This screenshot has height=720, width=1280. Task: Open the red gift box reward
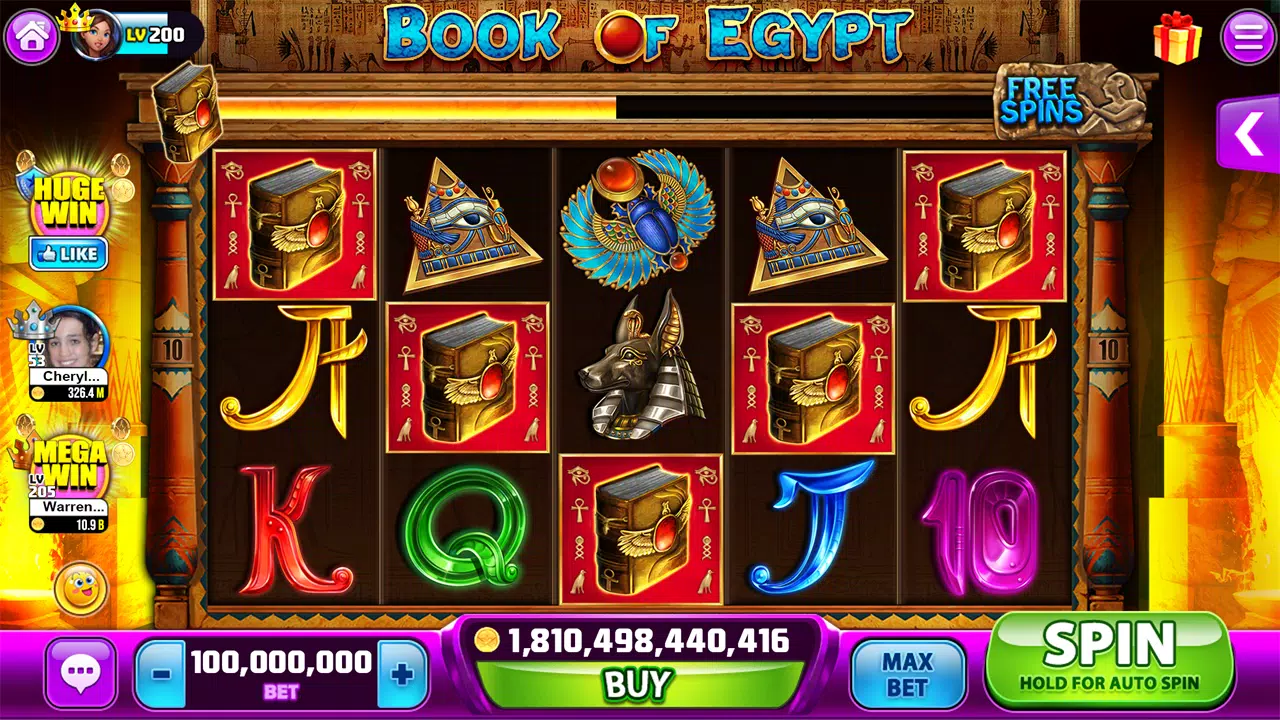(x=1177, y=38)
